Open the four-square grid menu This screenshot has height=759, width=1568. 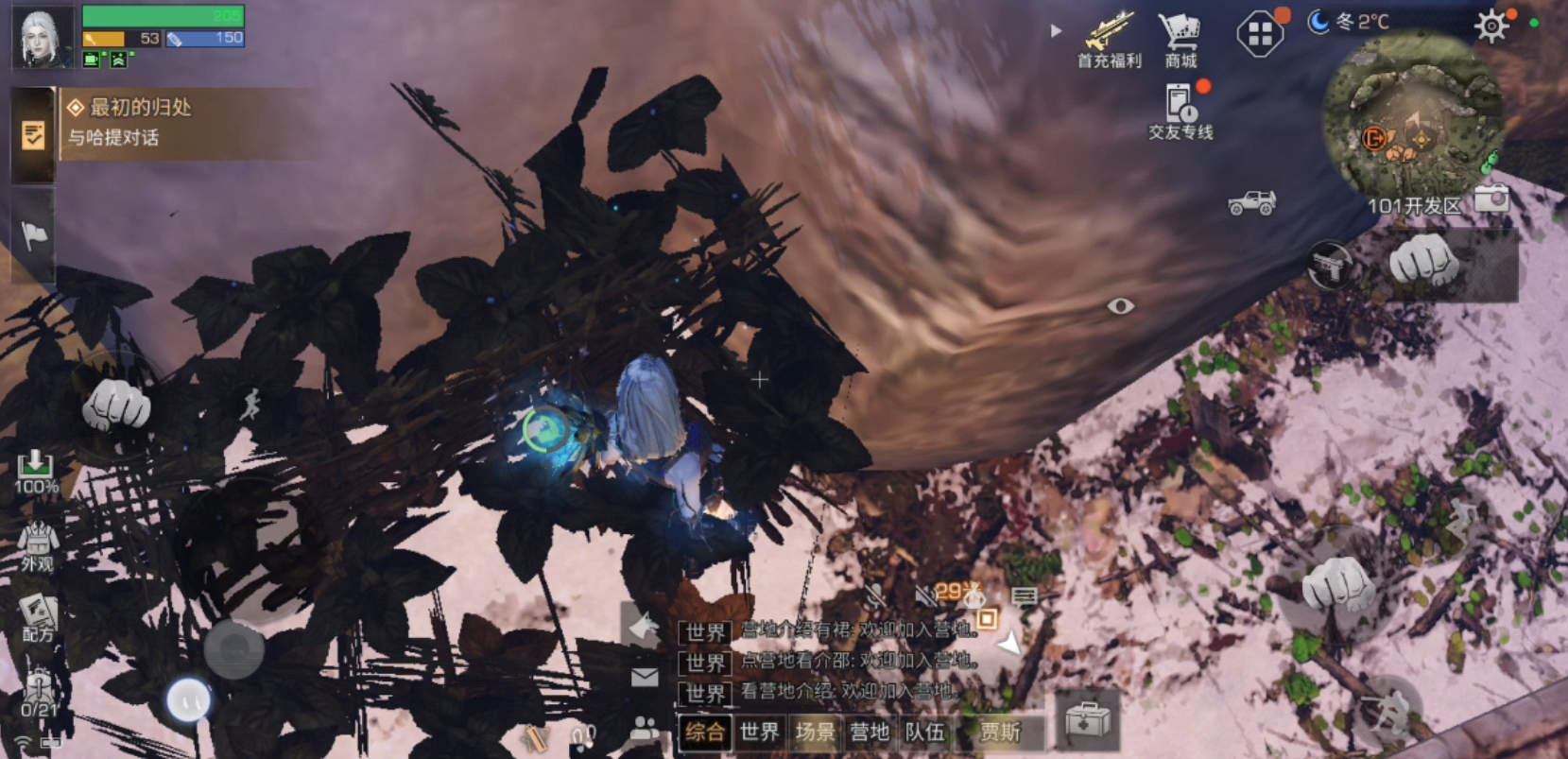coord(1260,35)
